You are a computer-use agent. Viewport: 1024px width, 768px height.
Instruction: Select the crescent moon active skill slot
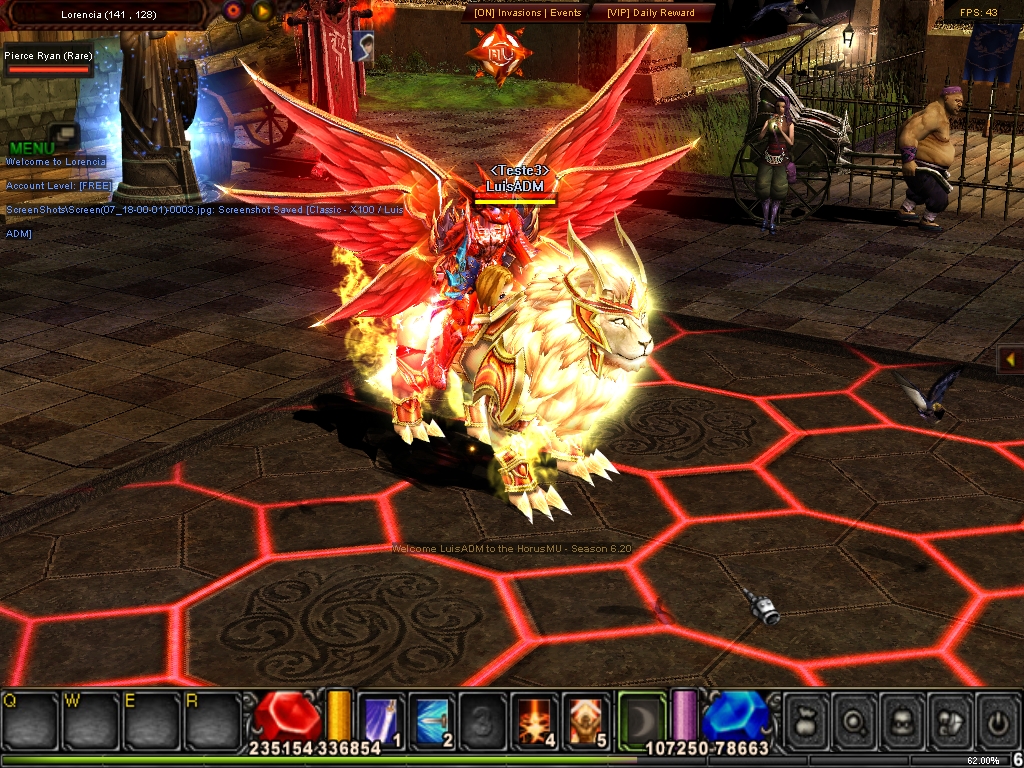click(641, 718)
